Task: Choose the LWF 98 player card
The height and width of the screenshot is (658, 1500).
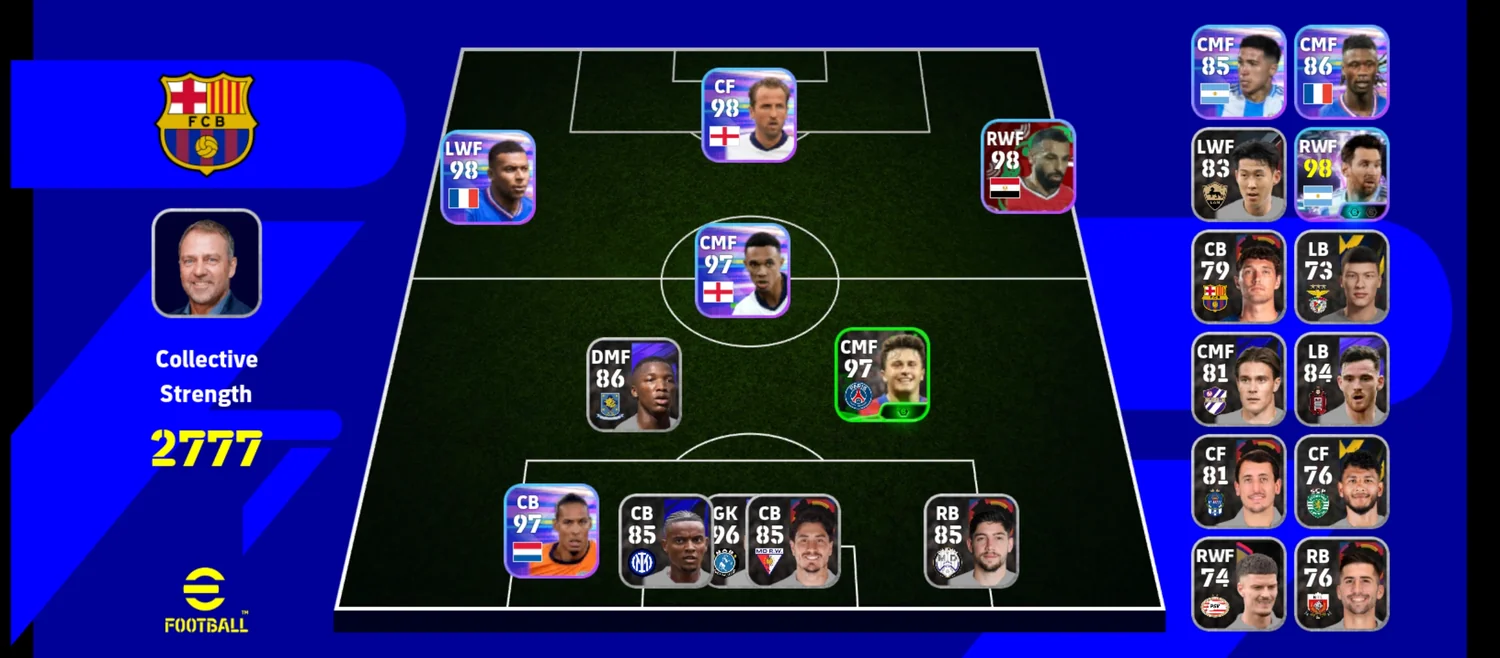Action: 488,177
